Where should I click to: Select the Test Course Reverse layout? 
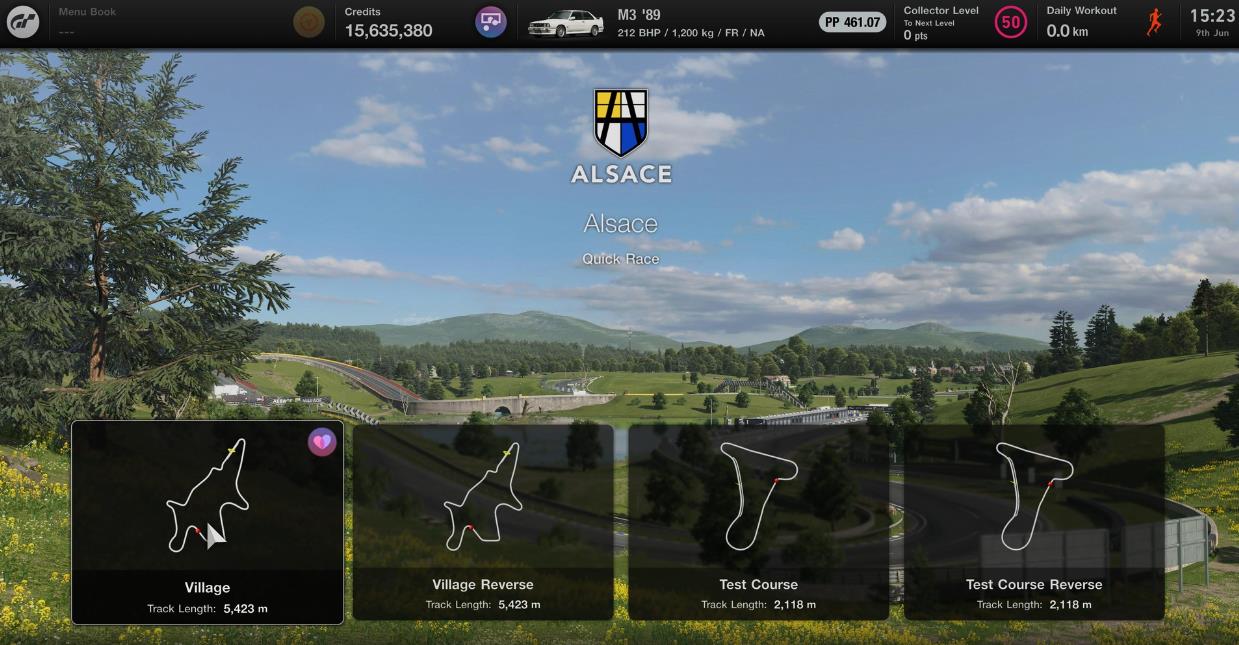1034,522
